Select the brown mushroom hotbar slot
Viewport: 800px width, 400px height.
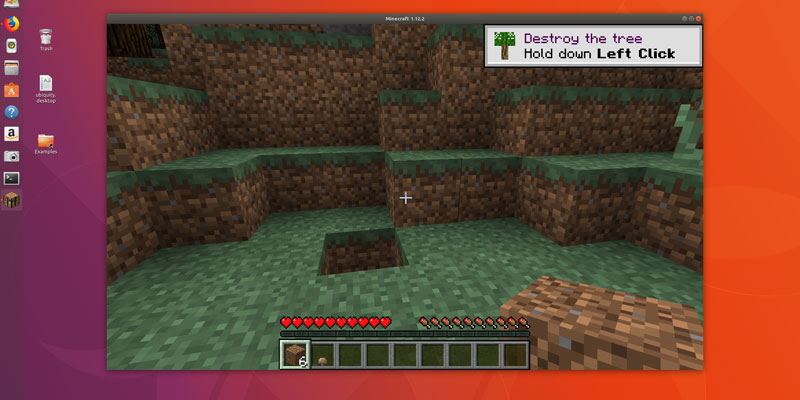click(322, 355)
